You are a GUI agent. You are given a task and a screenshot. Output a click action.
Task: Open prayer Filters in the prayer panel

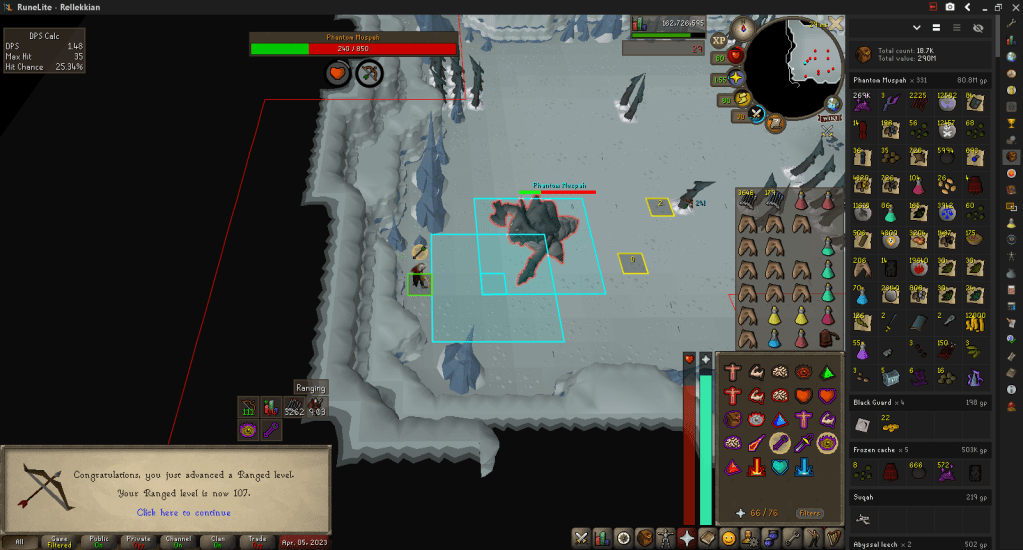tap(810, 513)
